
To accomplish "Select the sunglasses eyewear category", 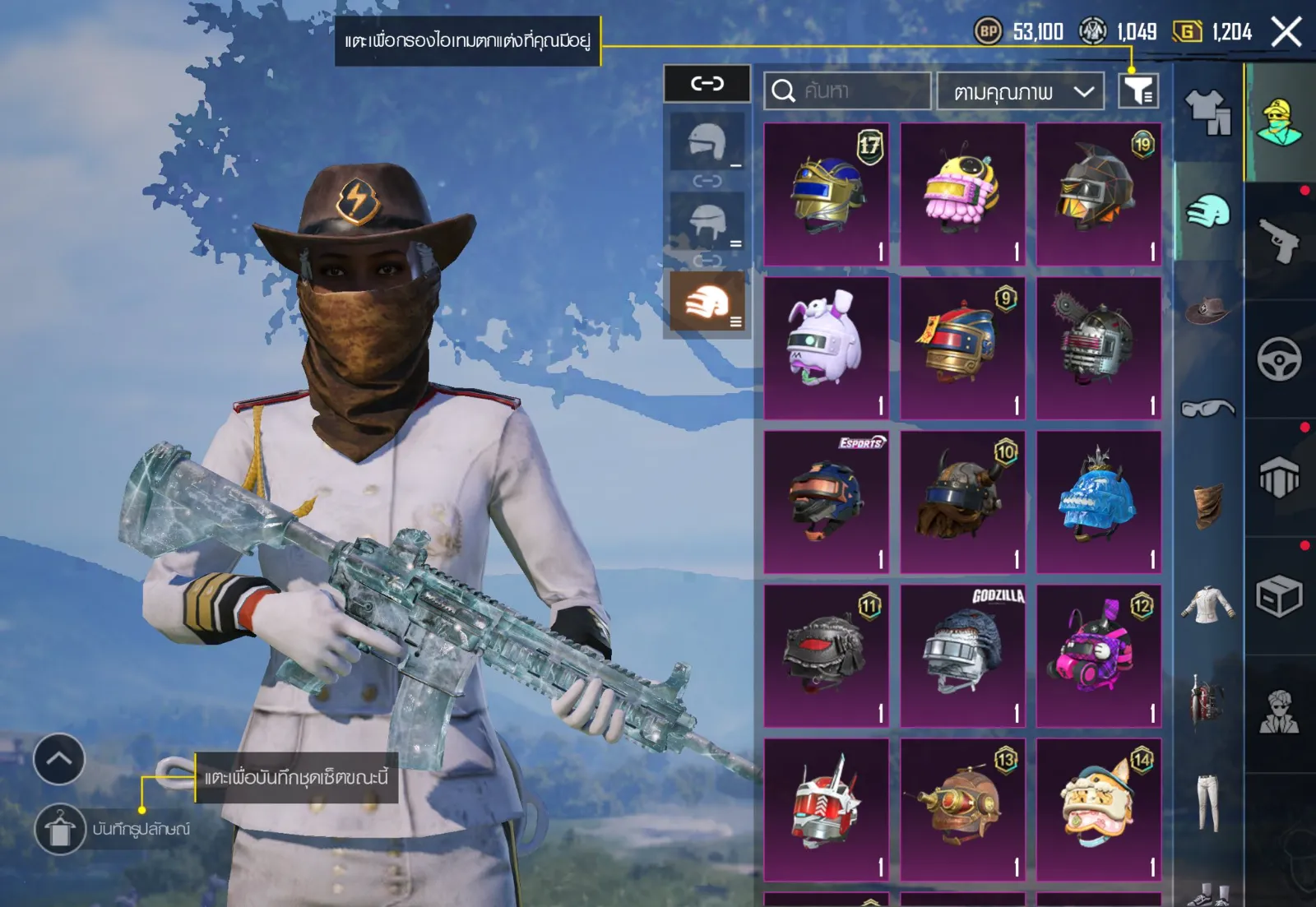I will pos(1207,408).
